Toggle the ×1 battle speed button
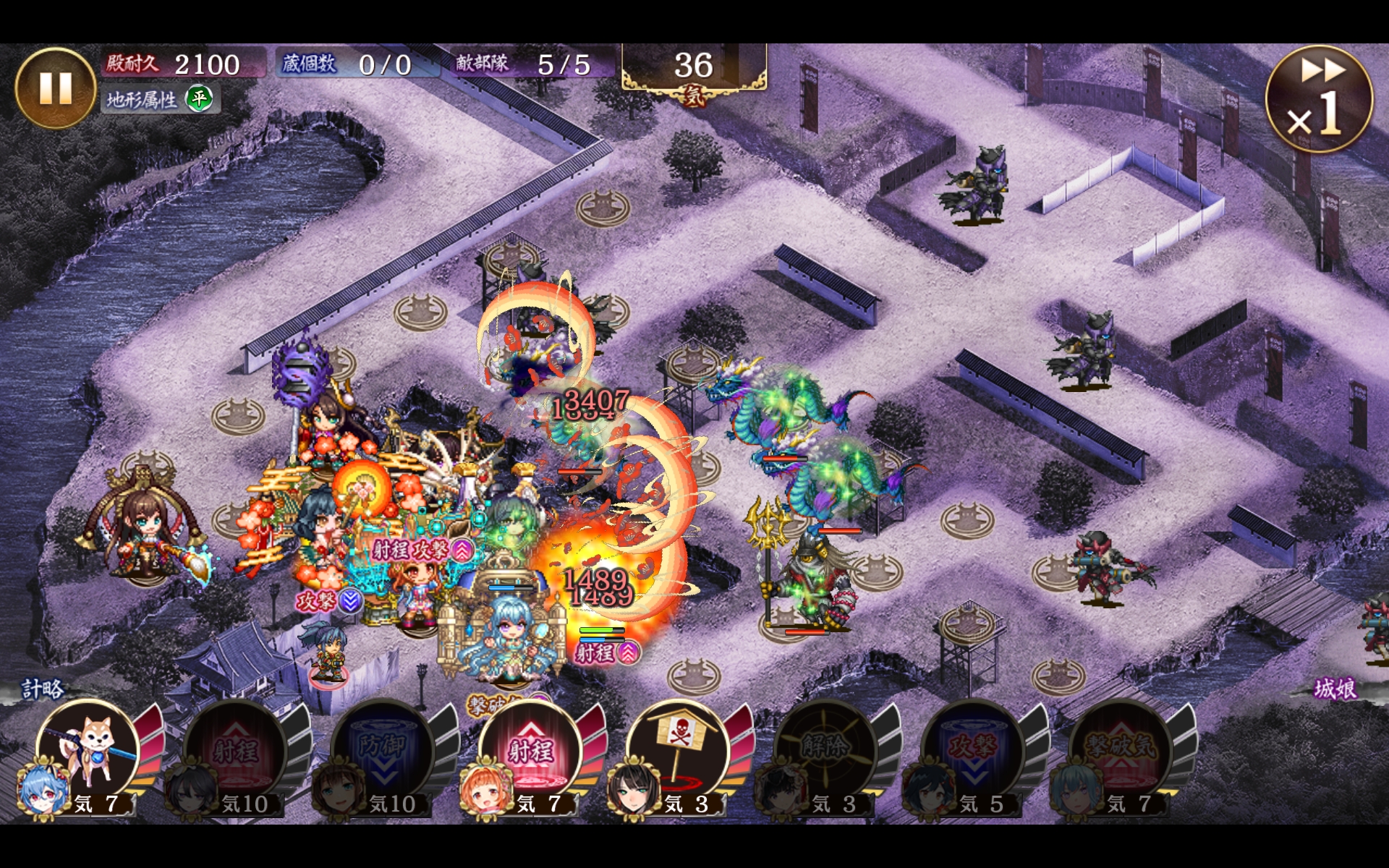The height and width of the screenshot is (868, 1389). (x=1318, y=99)
